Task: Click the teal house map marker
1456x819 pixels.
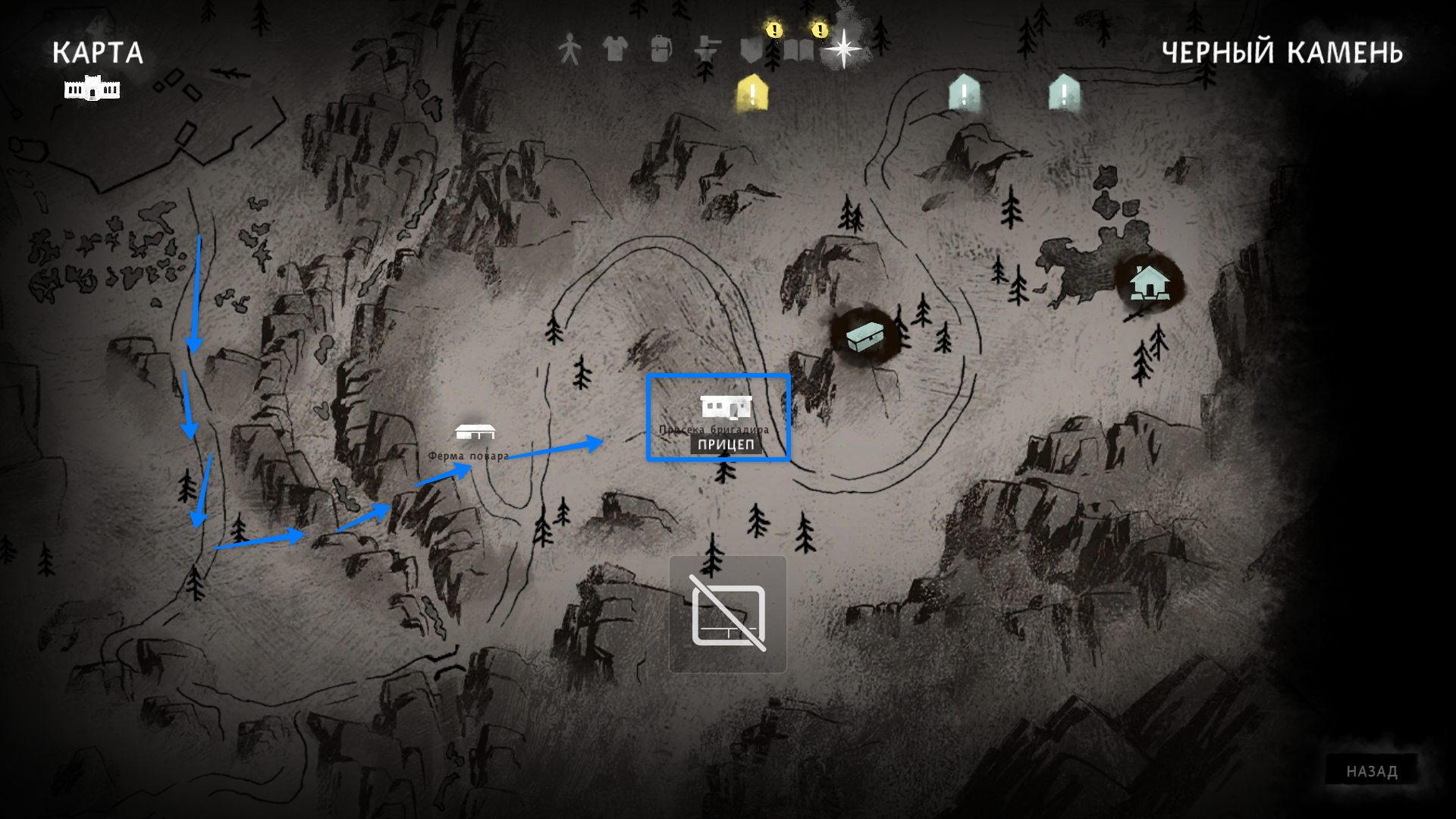Action: (x=1149, y=283)
